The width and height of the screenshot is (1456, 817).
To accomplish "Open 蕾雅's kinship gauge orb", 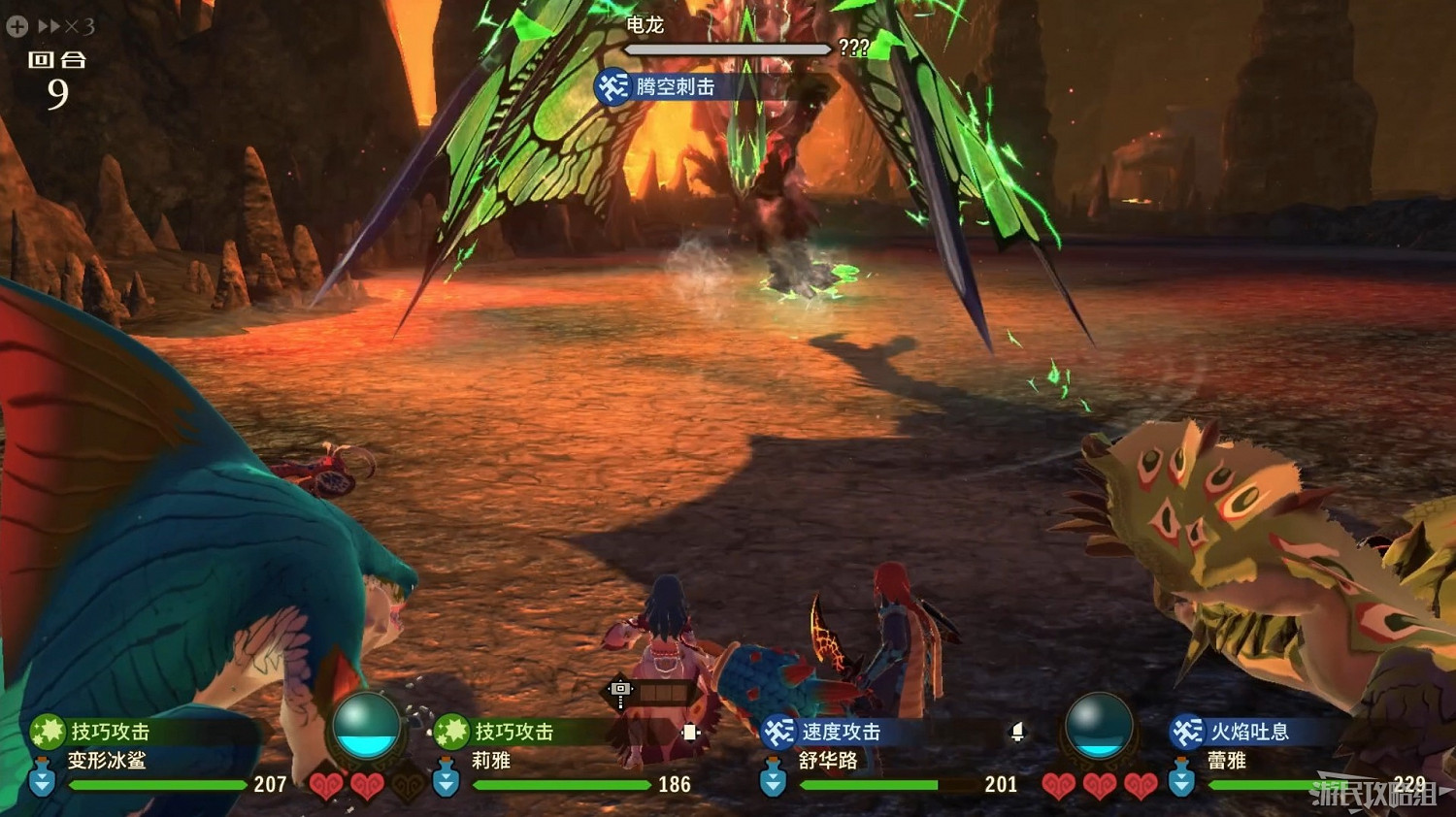I will pyautogui.click(x=1099, y=724).
